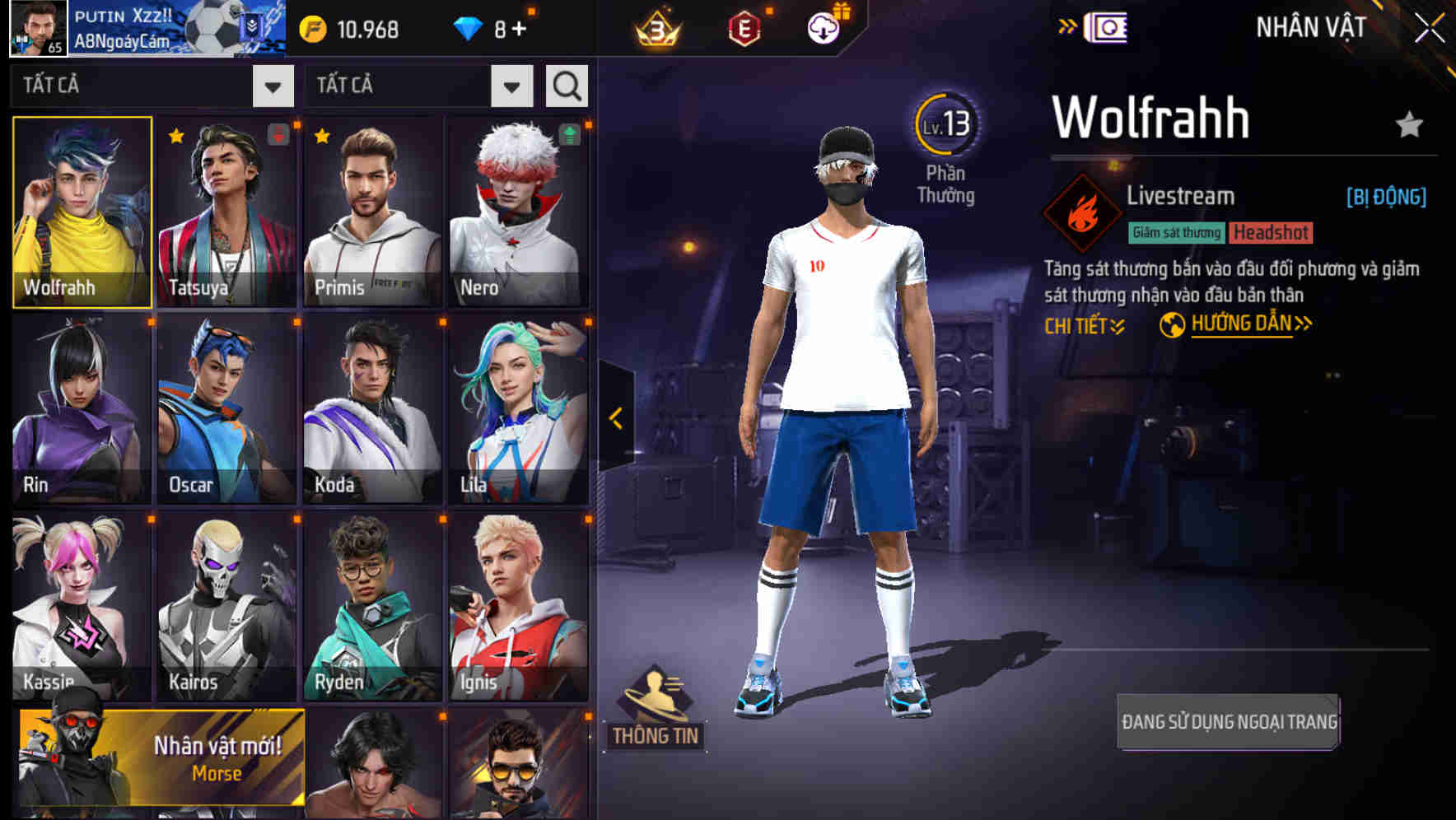The image size is (1456, 820).
Task: Select the Nero character thumbnail
Action: point(518,210)
